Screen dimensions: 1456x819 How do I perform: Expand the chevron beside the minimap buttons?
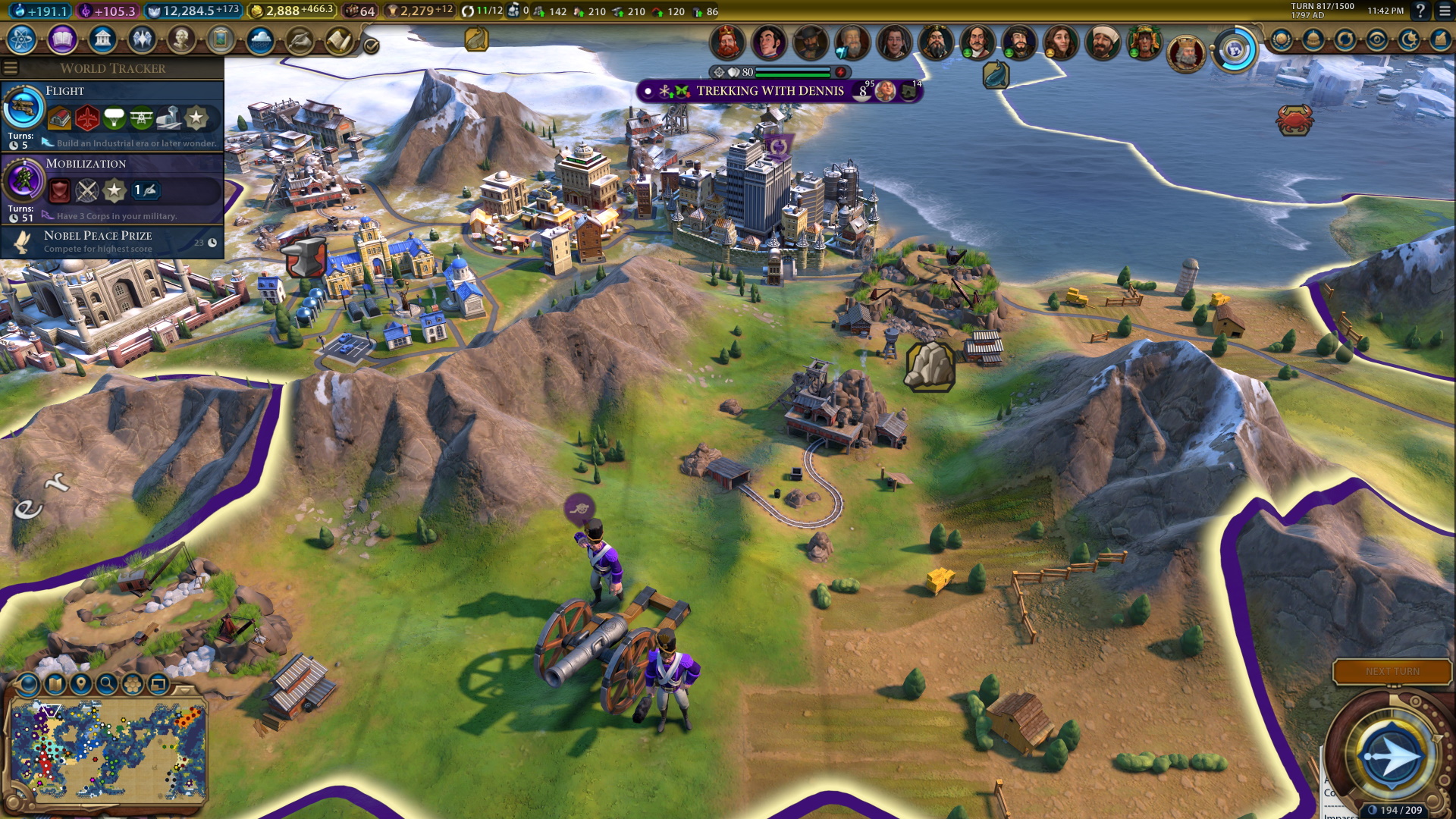pos(184,690)
